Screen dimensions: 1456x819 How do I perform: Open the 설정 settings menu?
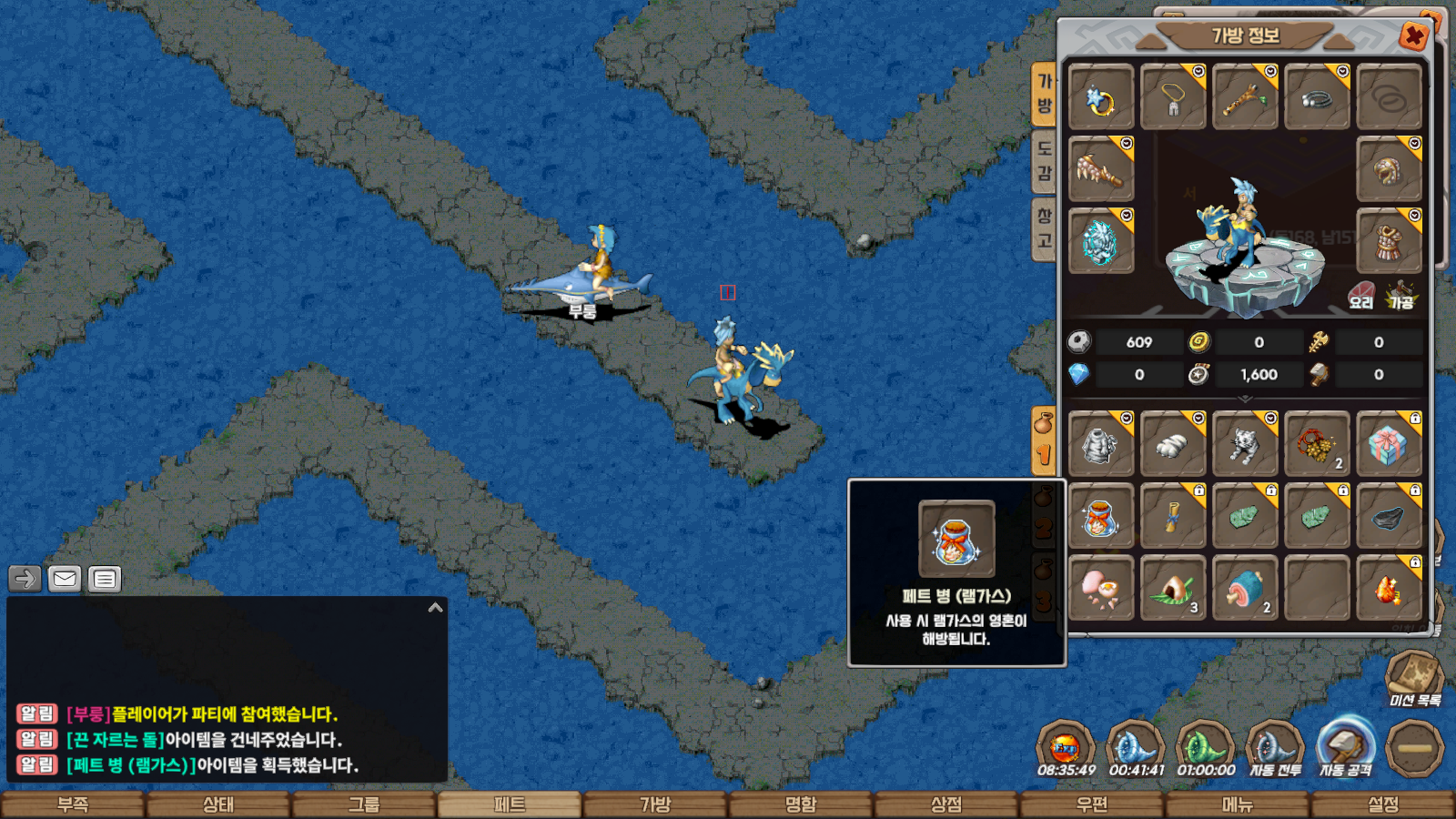coord(1383,804)
